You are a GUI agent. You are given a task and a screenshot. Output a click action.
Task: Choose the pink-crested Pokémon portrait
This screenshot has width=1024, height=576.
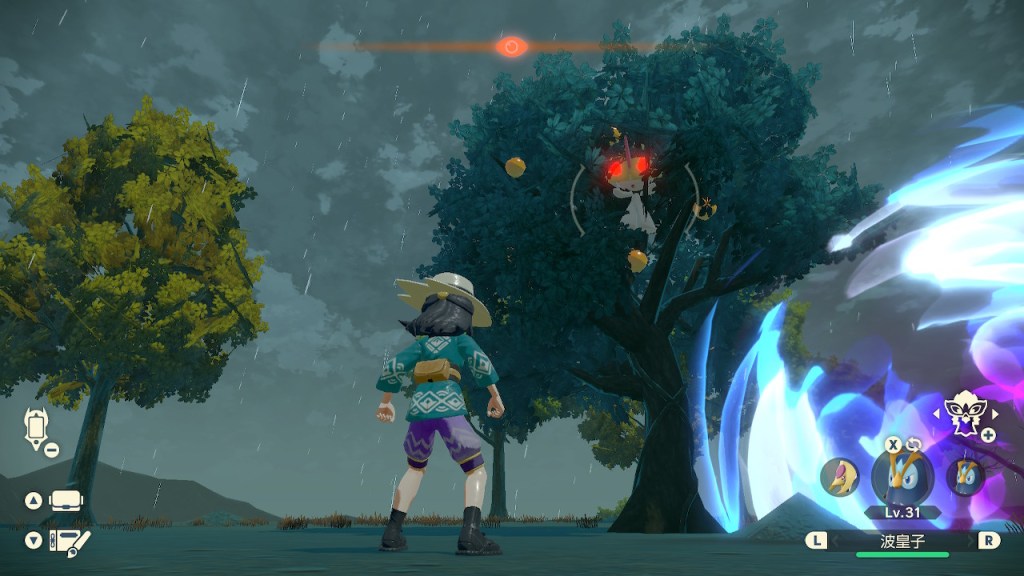coord(838,477)
